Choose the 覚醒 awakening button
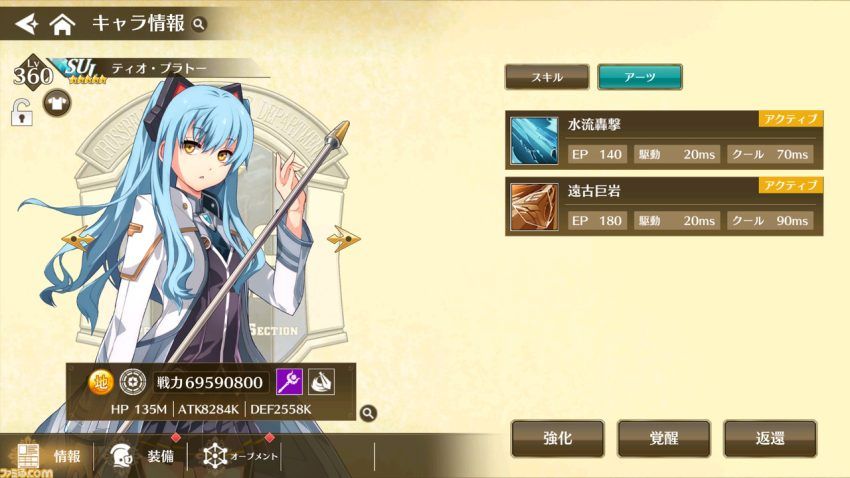The image size is (850, 478). pos(663,439)
